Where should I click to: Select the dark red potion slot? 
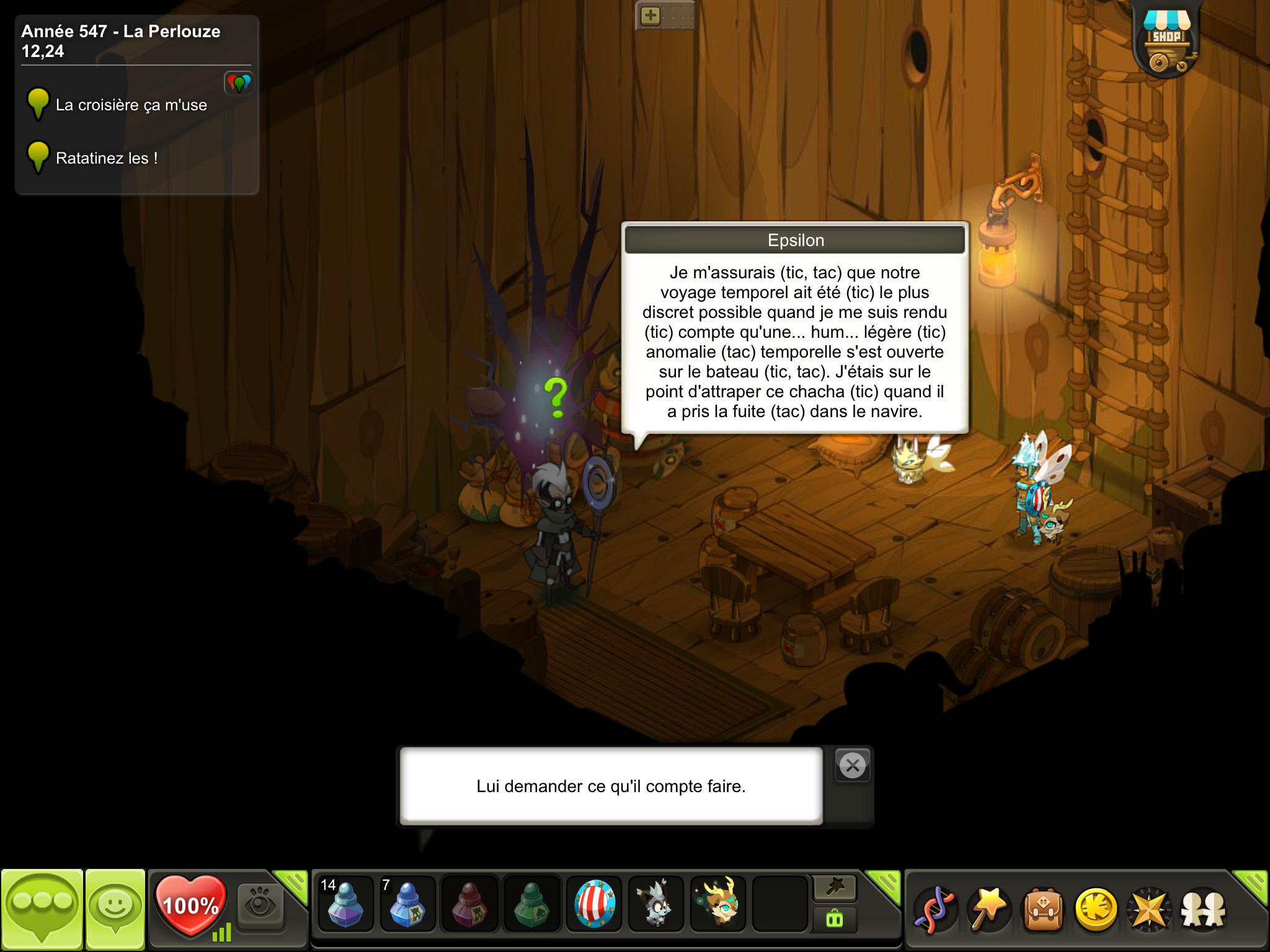(x=469, y=906)
